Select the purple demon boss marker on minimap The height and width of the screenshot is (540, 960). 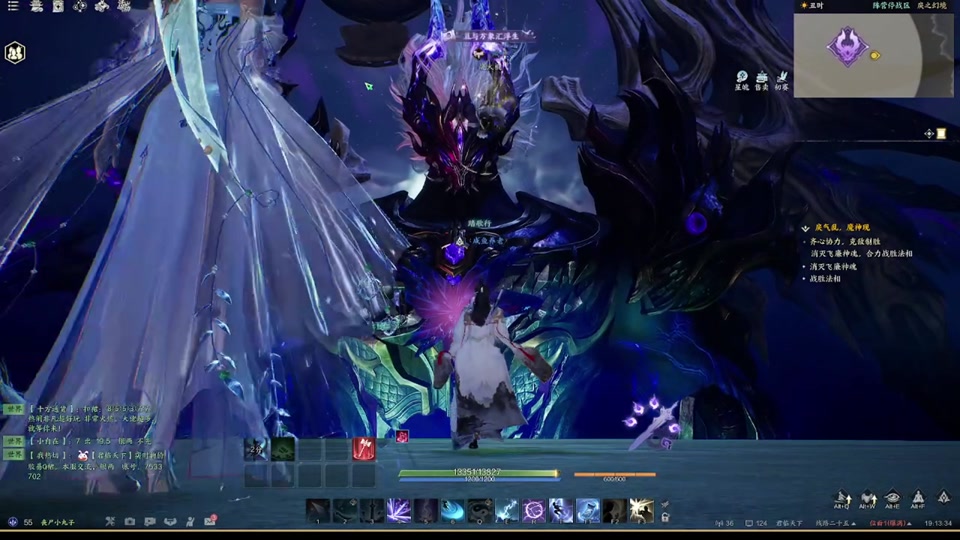coord(848,45)
